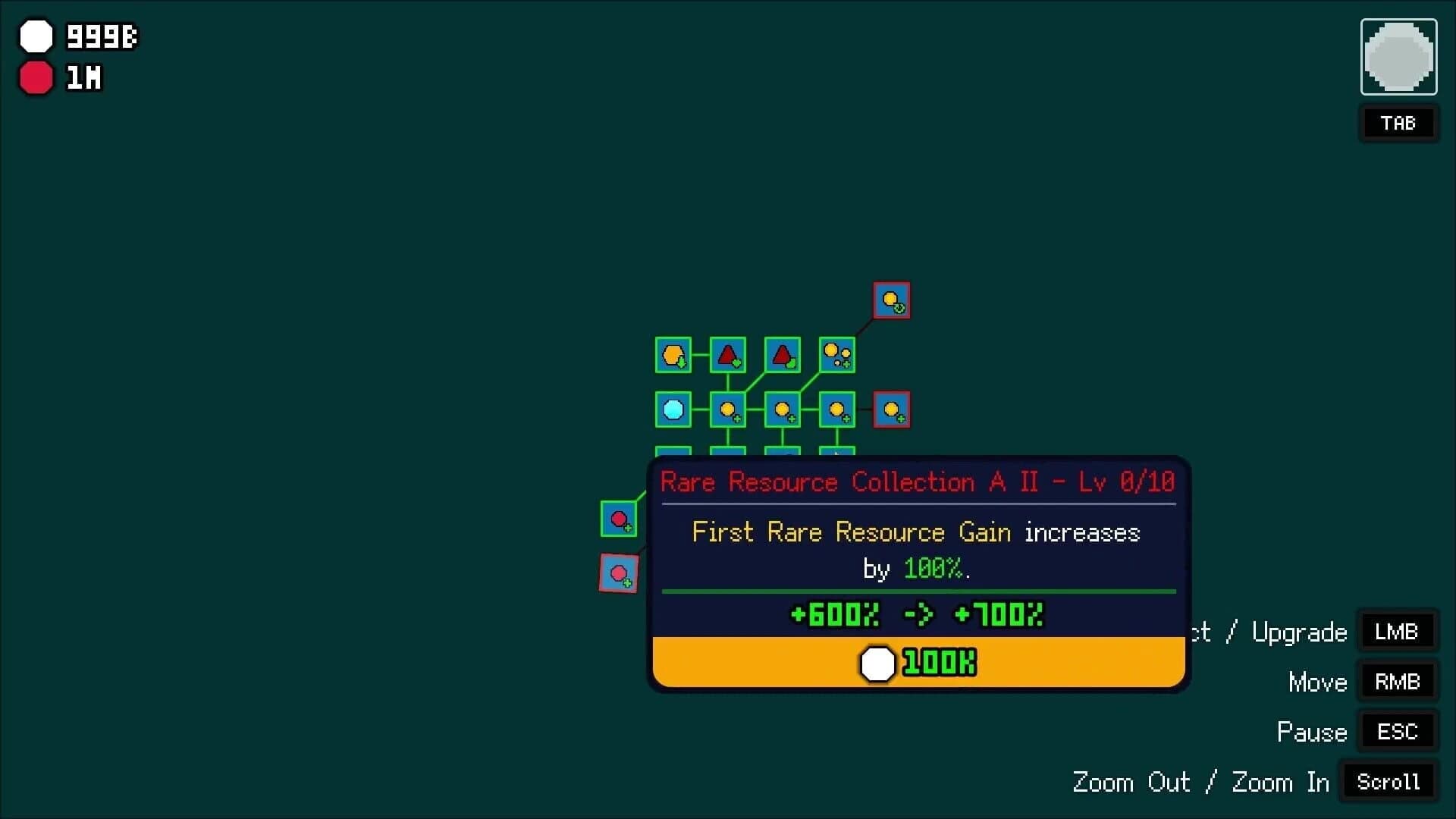Click the topmost red-bordered node above the tree
The height and width of the screenshot is (819, 1456).
click(x=892, y=300)
